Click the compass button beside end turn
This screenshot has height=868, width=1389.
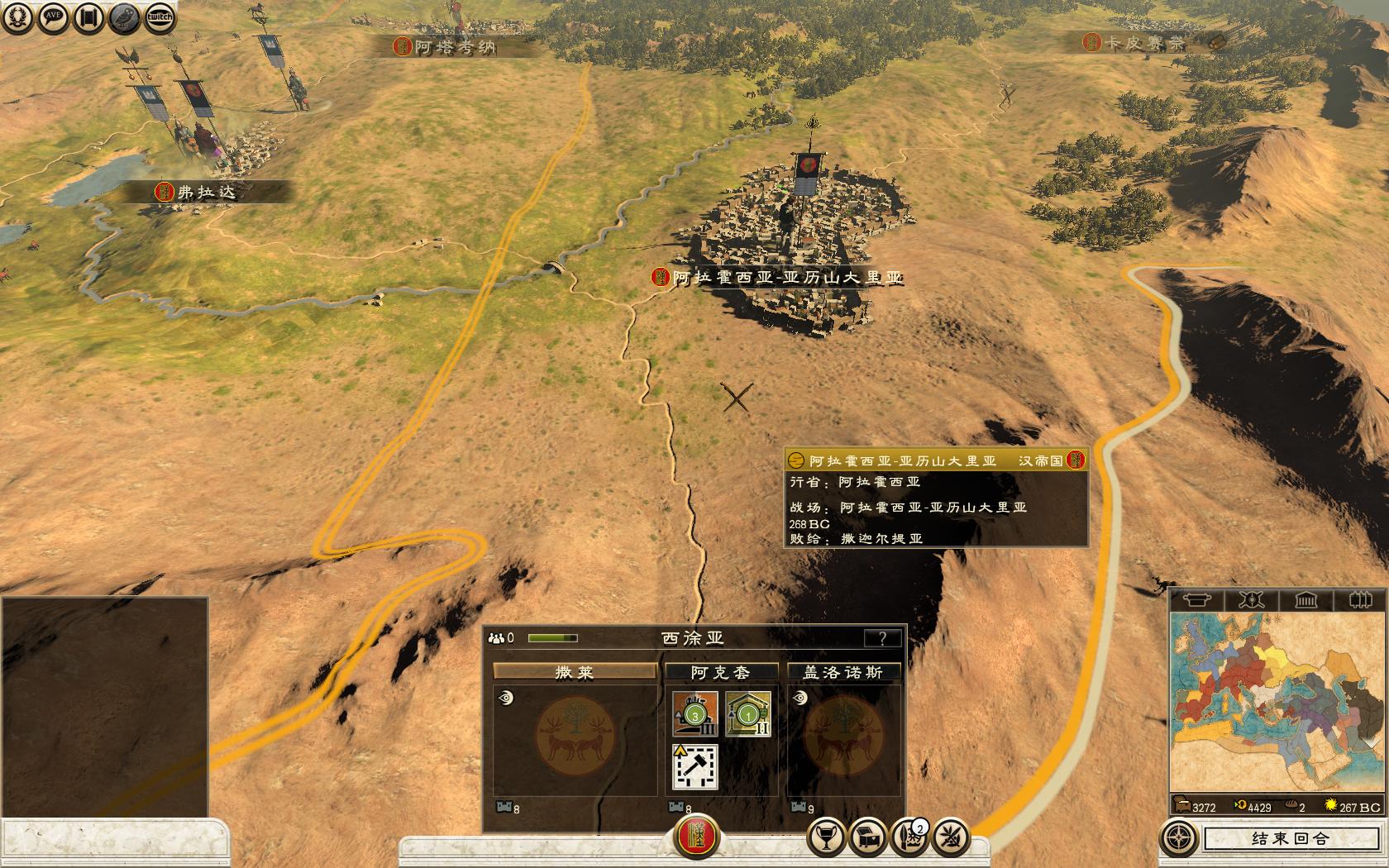tap(1177, 838)
